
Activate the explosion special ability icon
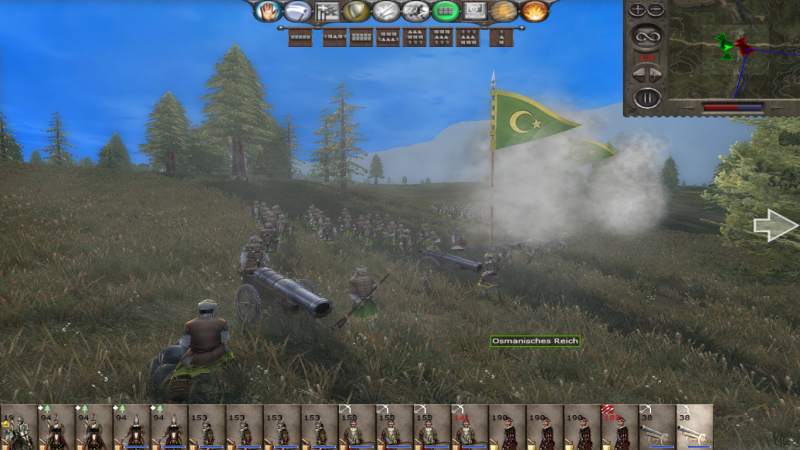(x=535, y=11)
